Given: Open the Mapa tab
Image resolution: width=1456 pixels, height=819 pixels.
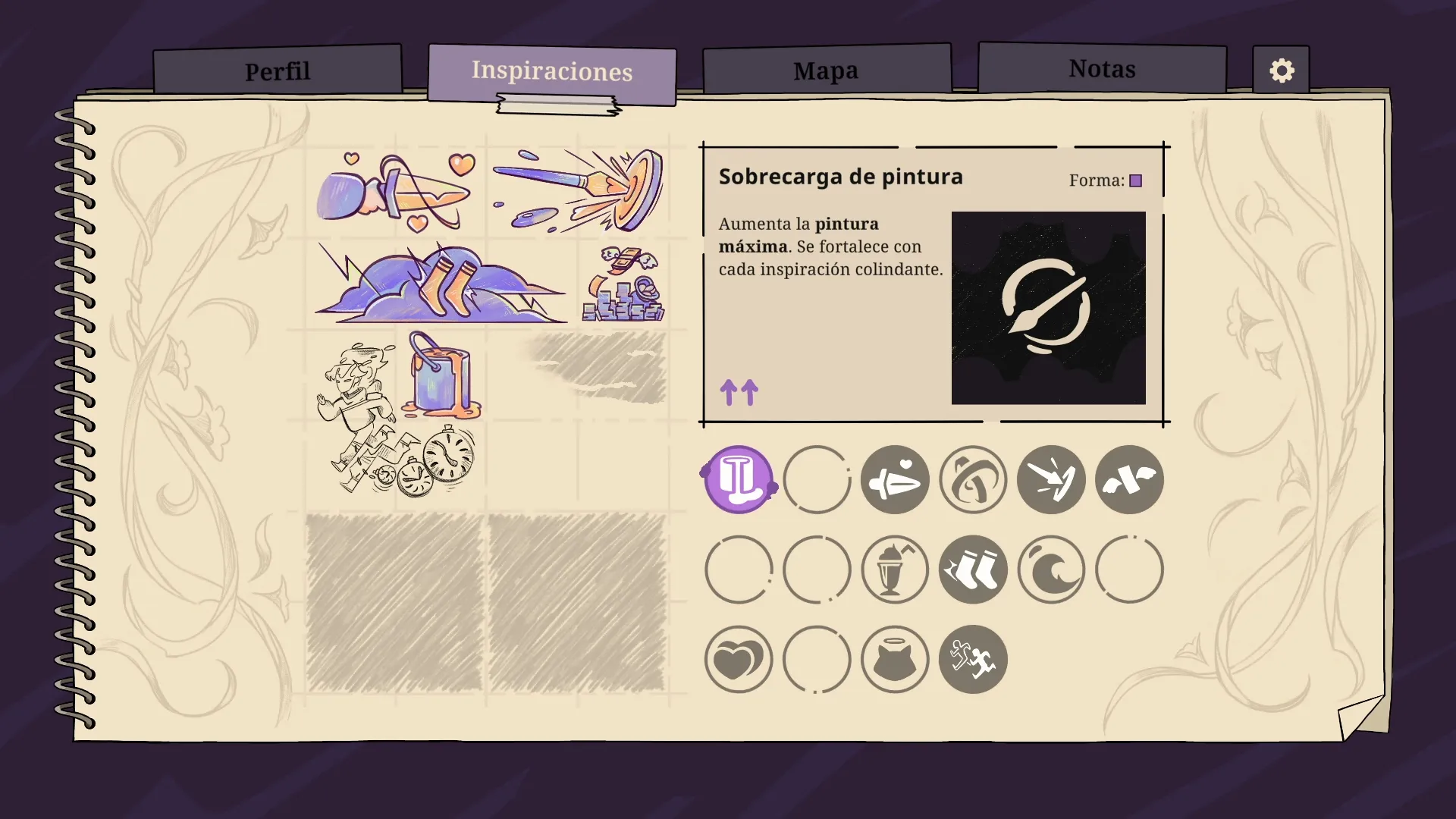Looking at the screenshot, I should tap(826, 71).
